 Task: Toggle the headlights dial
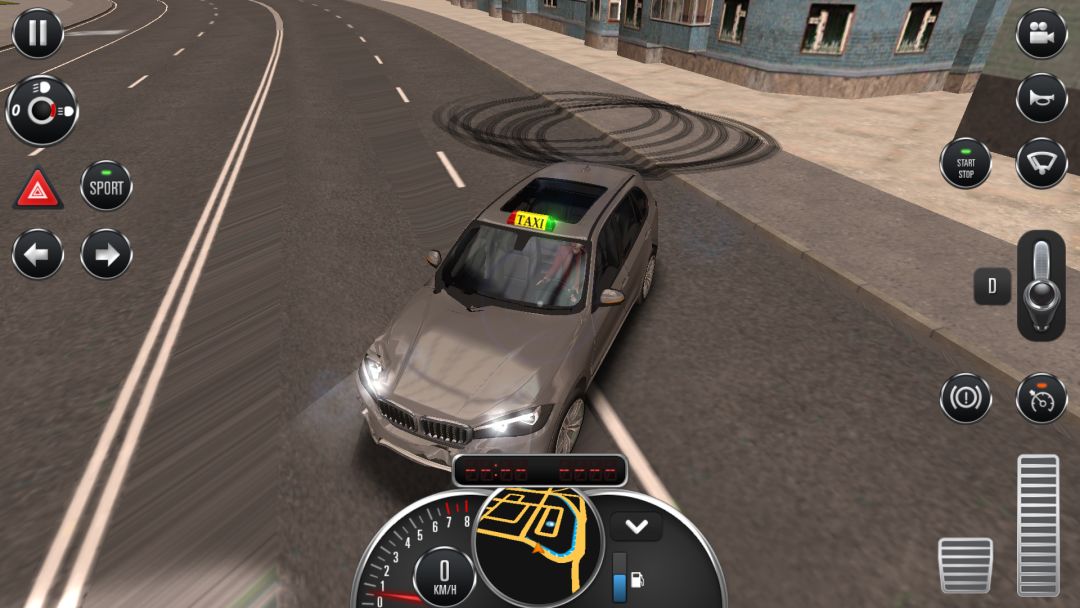click(x=42, y=110)
